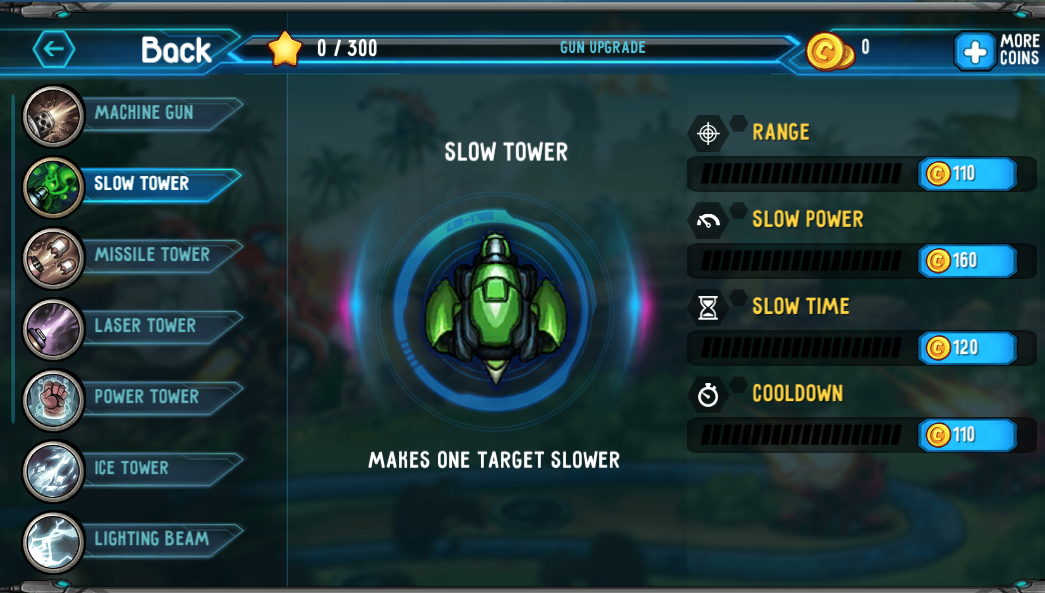Purchase the Slow Power upgrade for 160
1045x593 pixels.
(967, 261)
